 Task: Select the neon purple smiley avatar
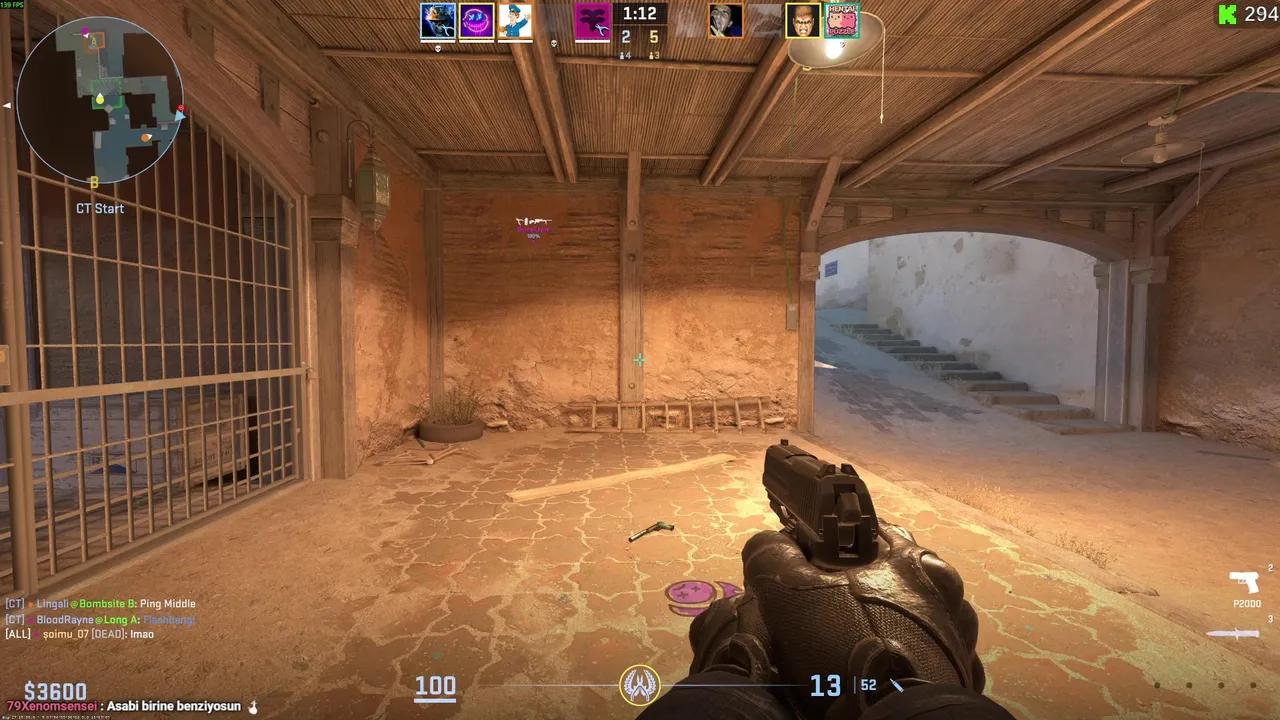(x=477, y=21)
